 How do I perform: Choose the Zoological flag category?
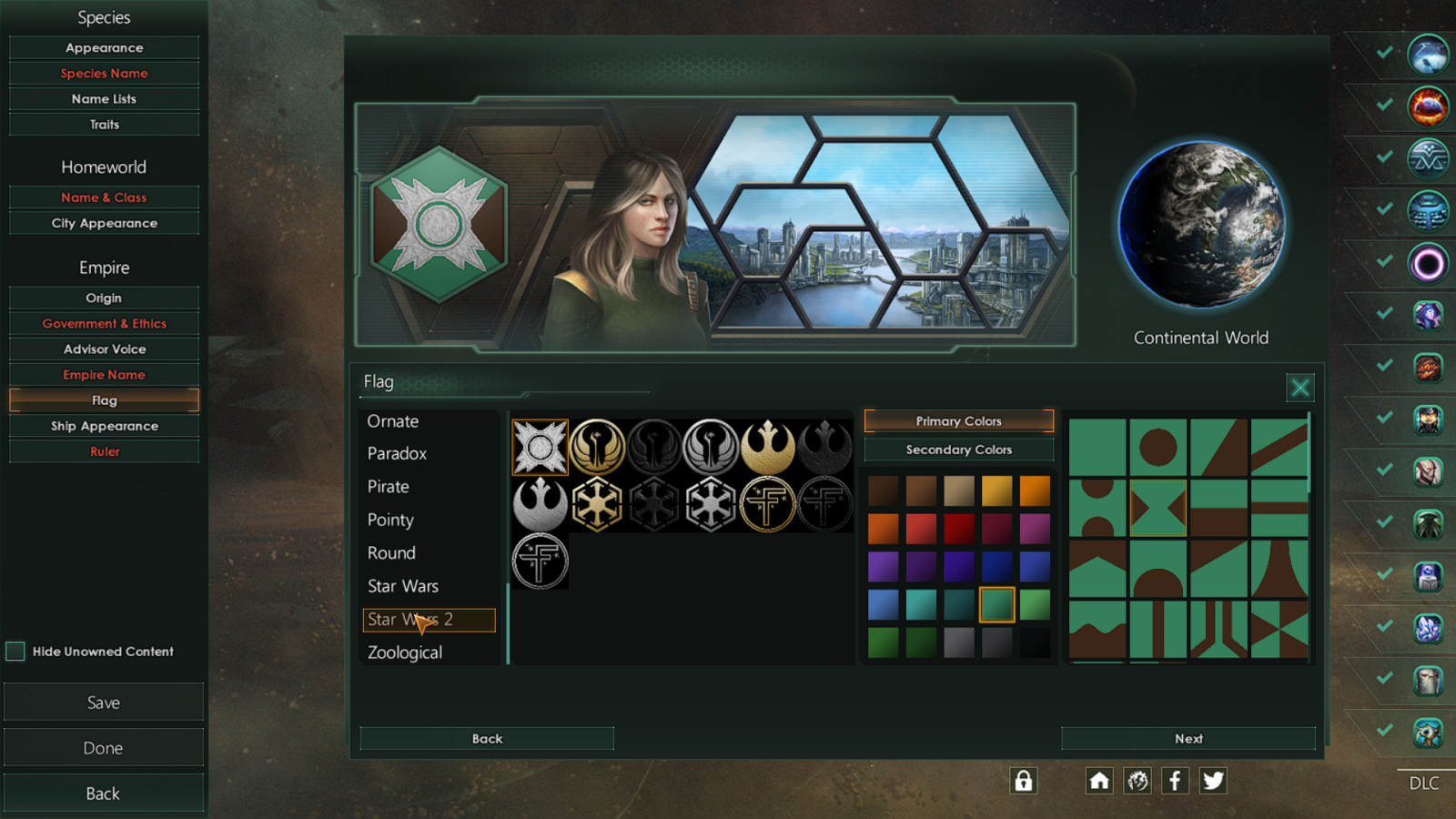[405, 652]
